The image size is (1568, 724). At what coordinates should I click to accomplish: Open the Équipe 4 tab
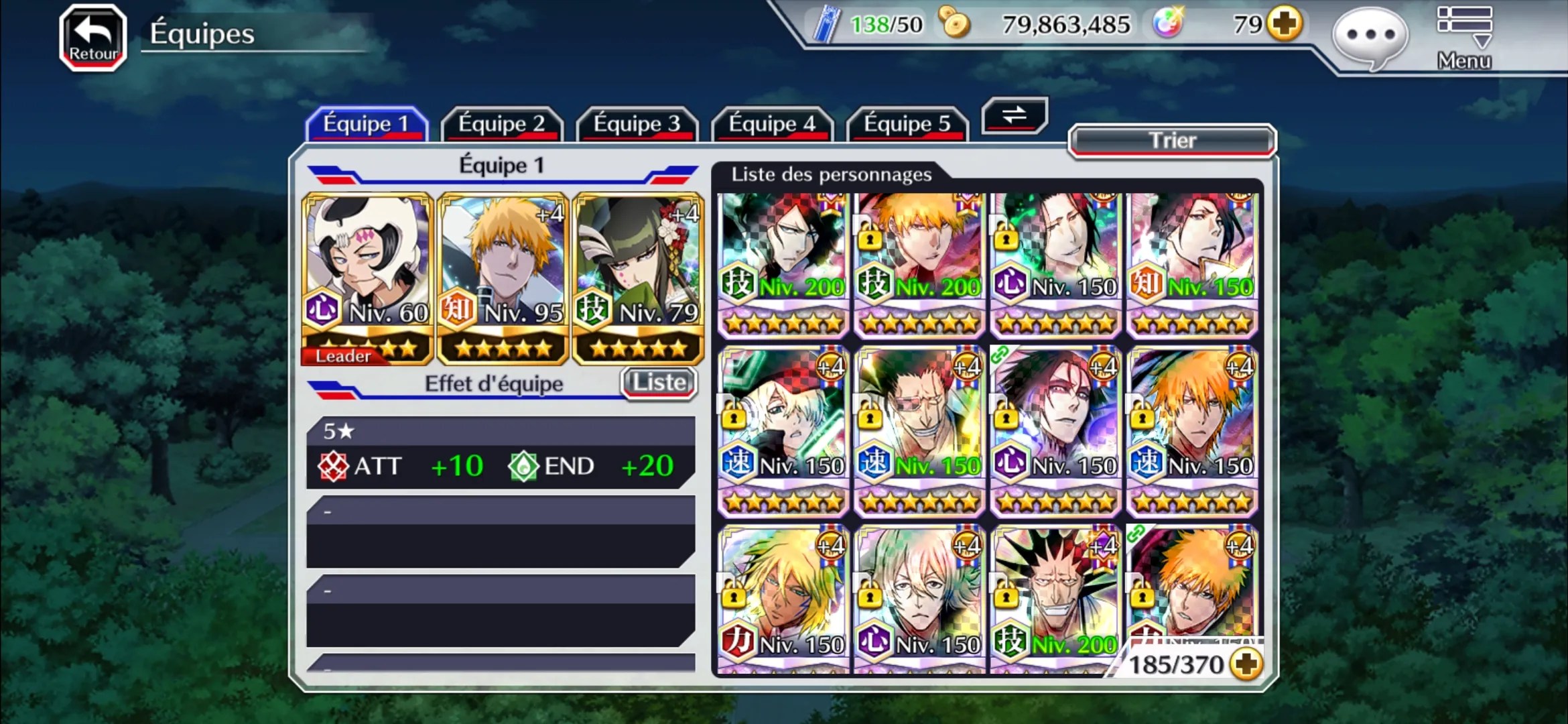(772, 124)
